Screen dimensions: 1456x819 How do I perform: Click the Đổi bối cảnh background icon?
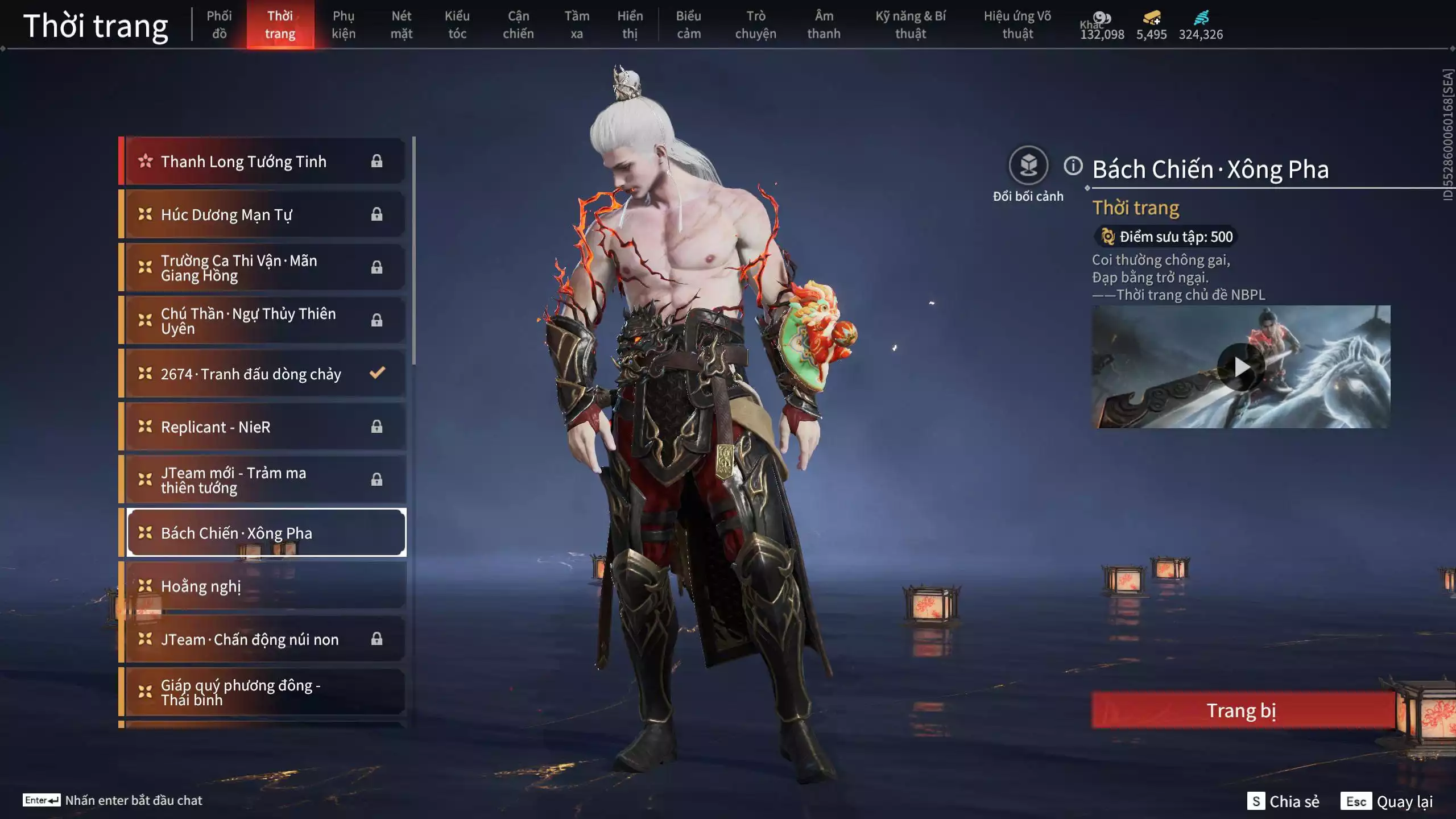pos(1028,166)
